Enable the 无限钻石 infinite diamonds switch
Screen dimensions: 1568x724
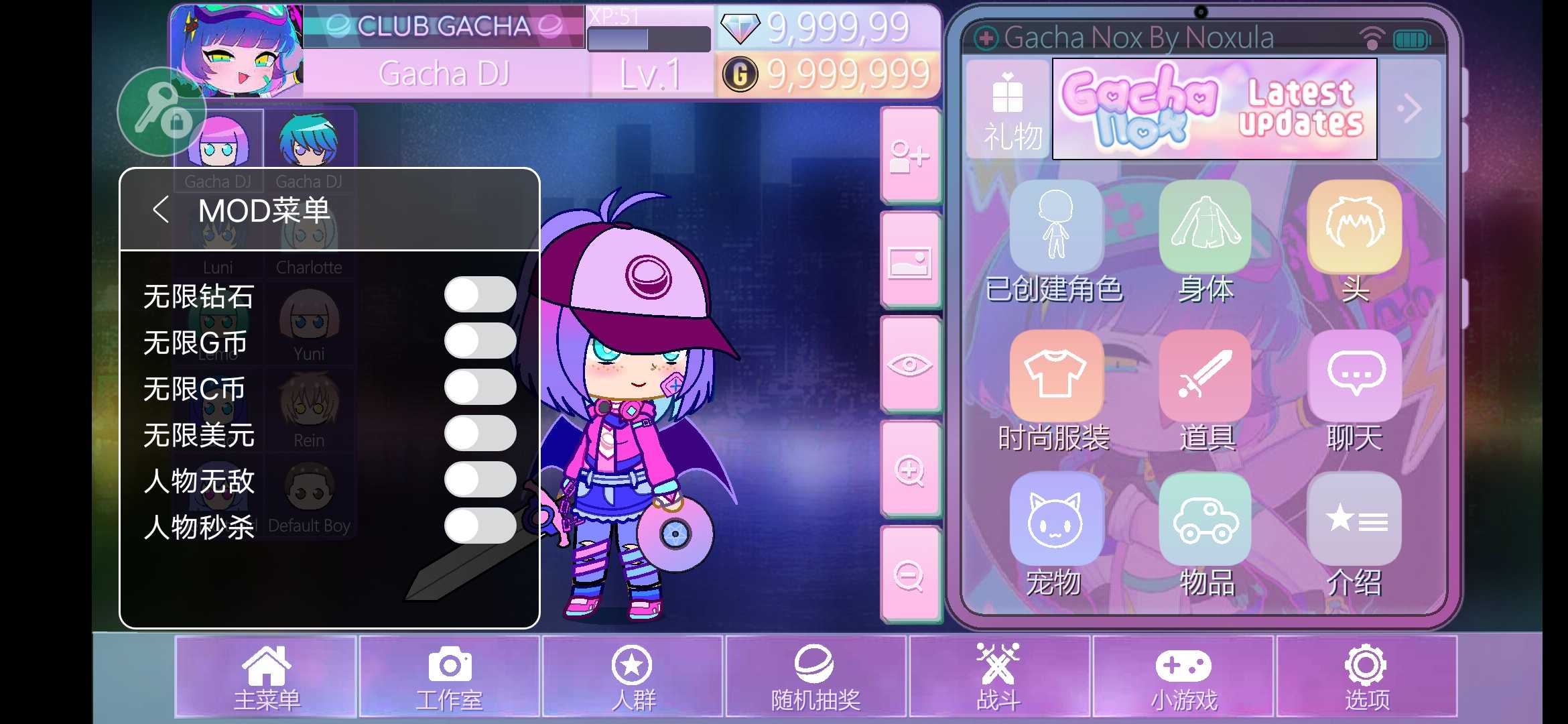pos(480,294)
